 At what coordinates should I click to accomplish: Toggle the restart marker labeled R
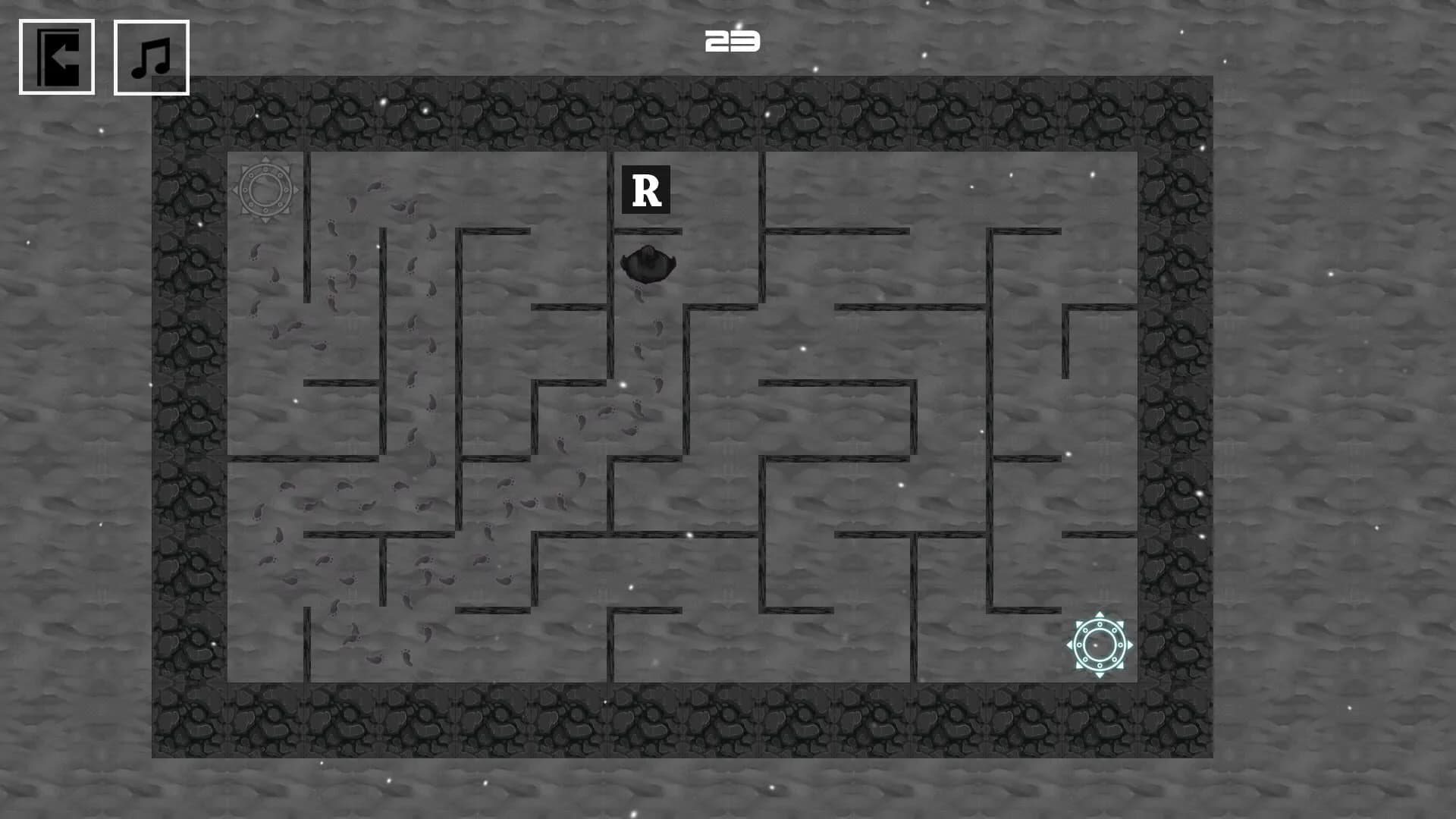(646, 189)
